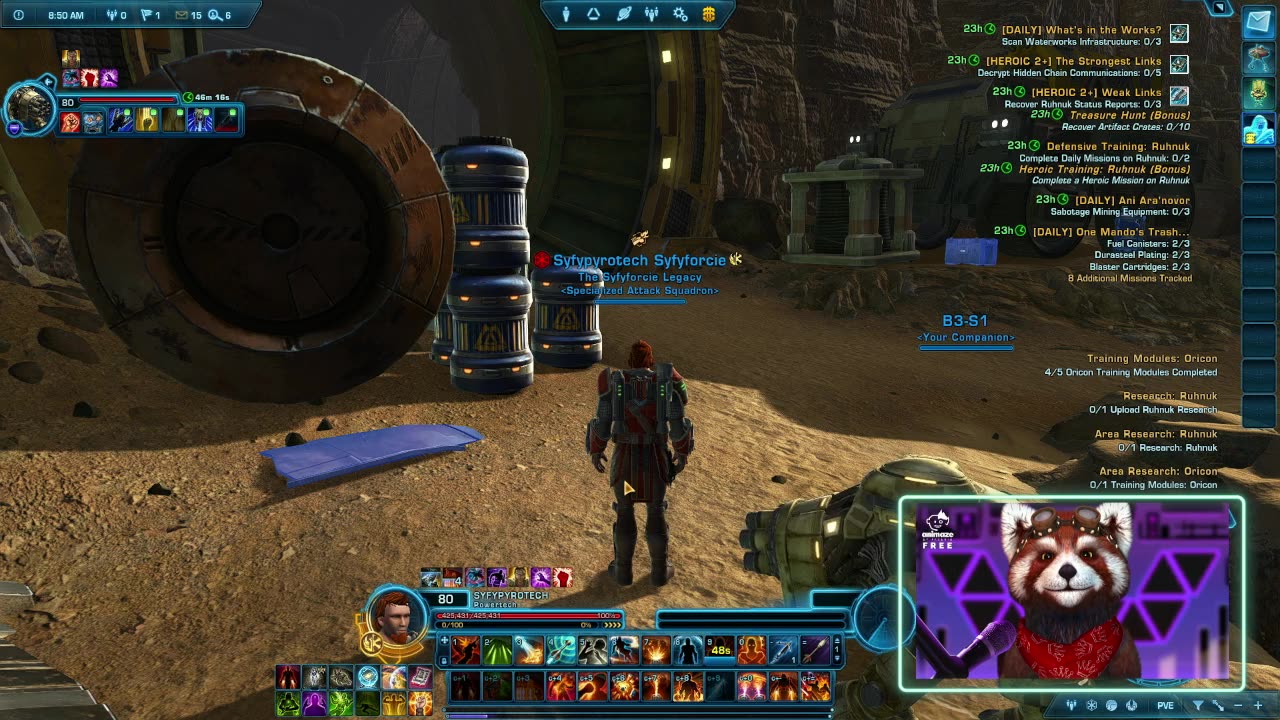Click the mail envelope notification icon

tap(182, 15)
